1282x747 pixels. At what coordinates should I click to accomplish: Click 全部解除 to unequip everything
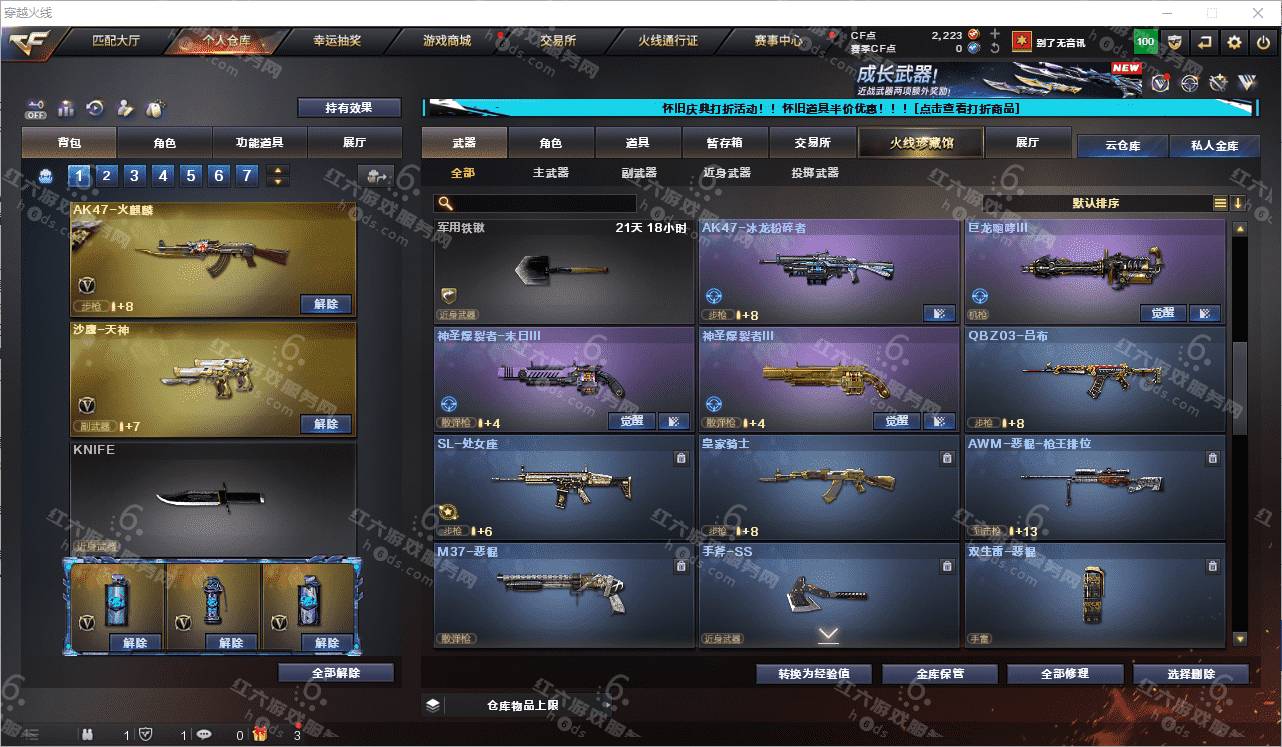[x=336, y=673]
